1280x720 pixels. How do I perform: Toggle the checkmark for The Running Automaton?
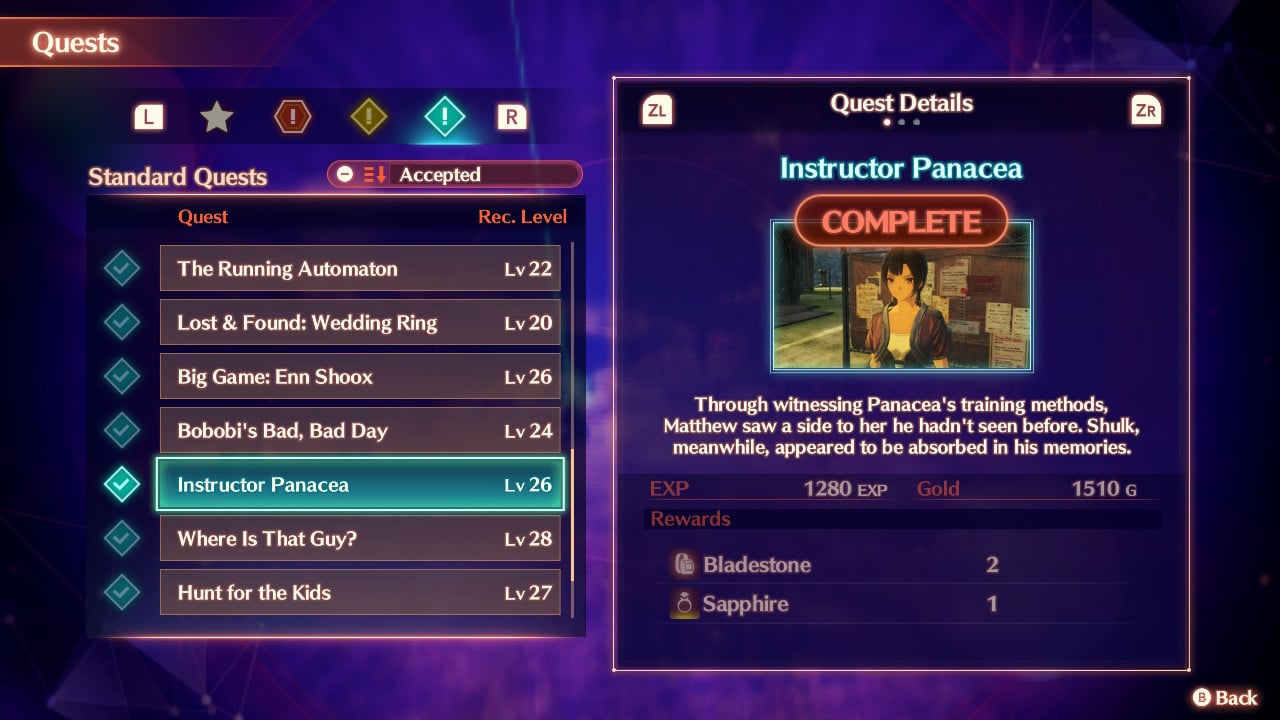click(x=122, y=268)
